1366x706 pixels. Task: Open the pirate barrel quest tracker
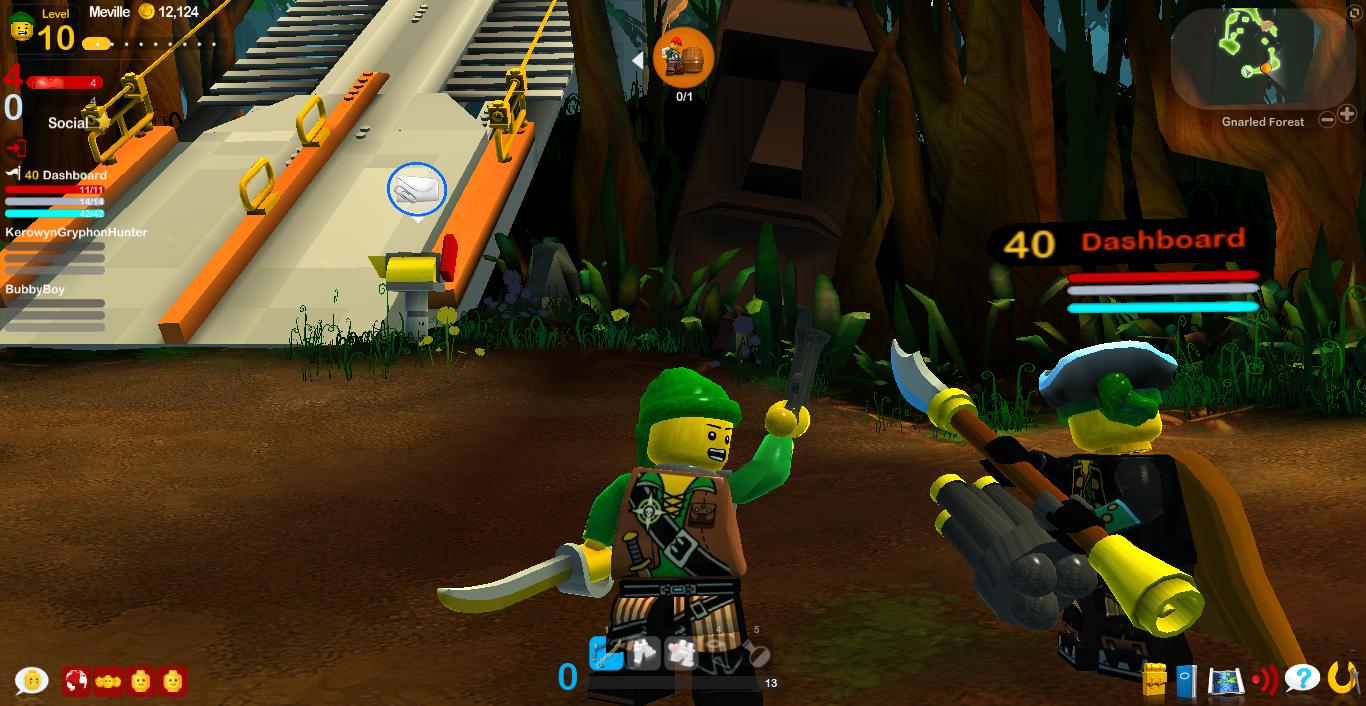[683, 58]
